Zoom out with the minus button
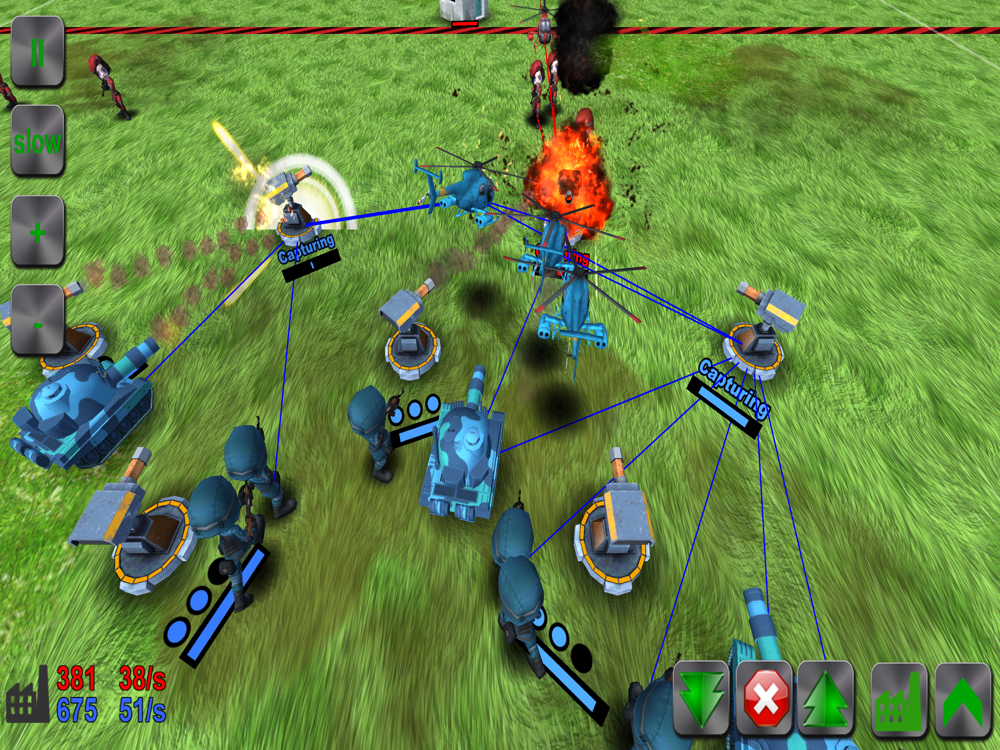Screen dimensions: 1000x750 click(x=38, y=321)
